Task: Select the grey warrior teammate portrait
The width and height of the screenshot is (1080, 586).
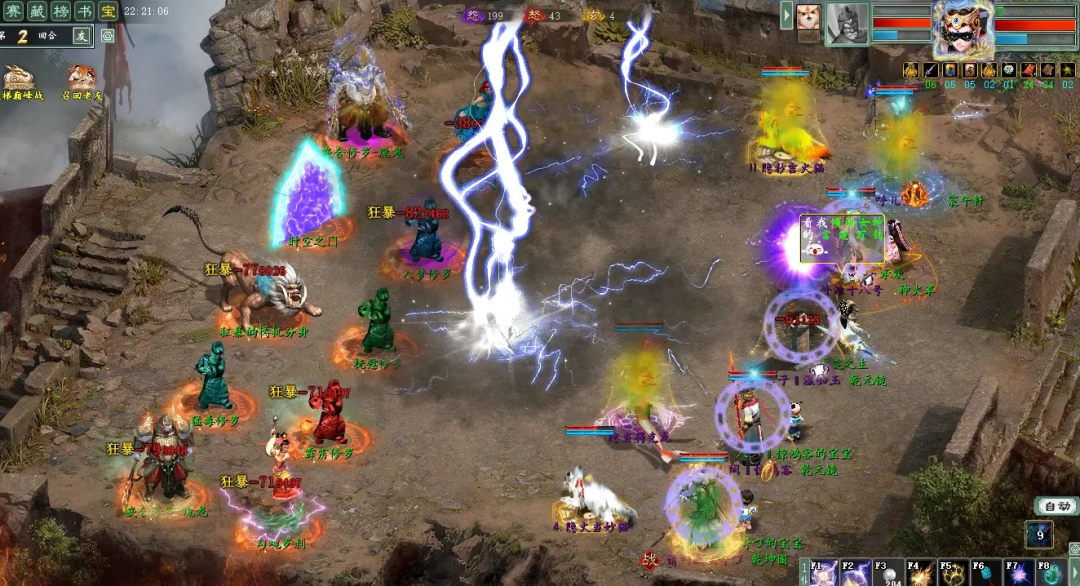Action: [x=848, y=24]
